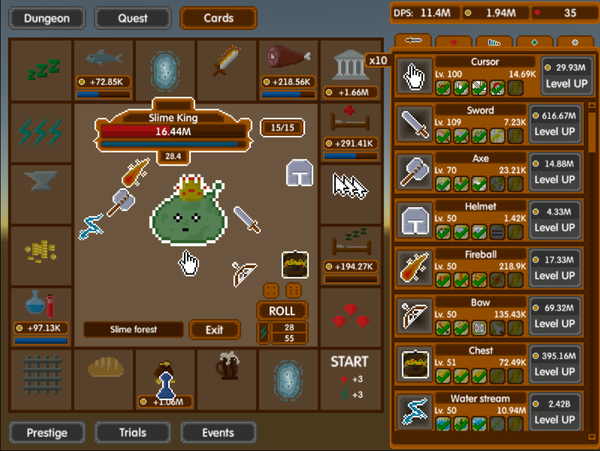The width and height of the screenshot is (600, 451).
Task: Level up the Bow
Action: (563, 323)
